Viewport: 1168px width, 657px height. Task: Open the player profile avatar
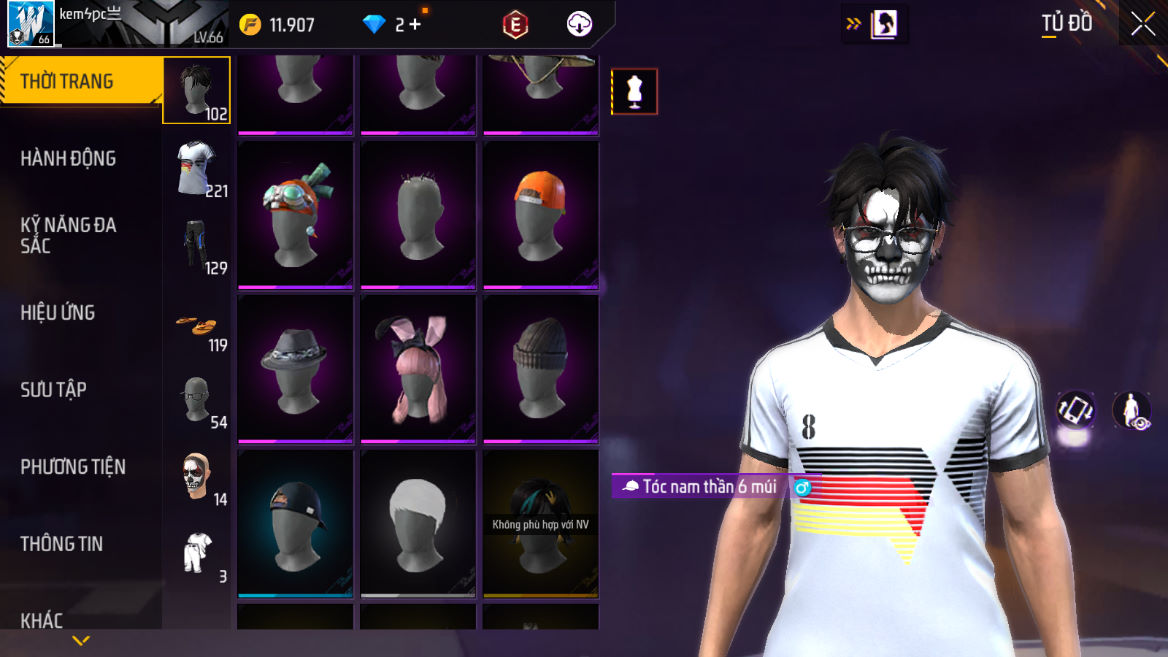click(x=30, y=24)
